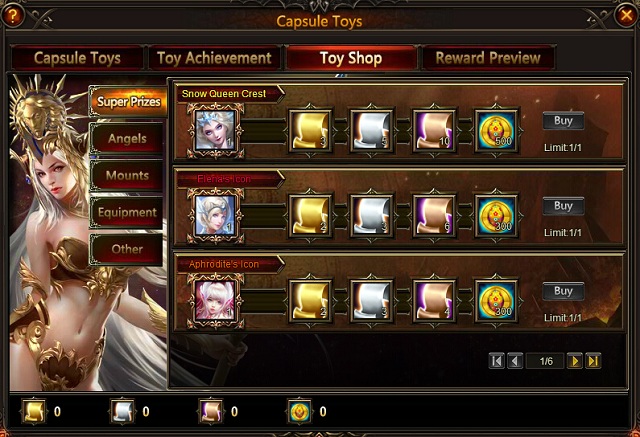
Task: Jump to the last shop page
Action: point(593,361)
